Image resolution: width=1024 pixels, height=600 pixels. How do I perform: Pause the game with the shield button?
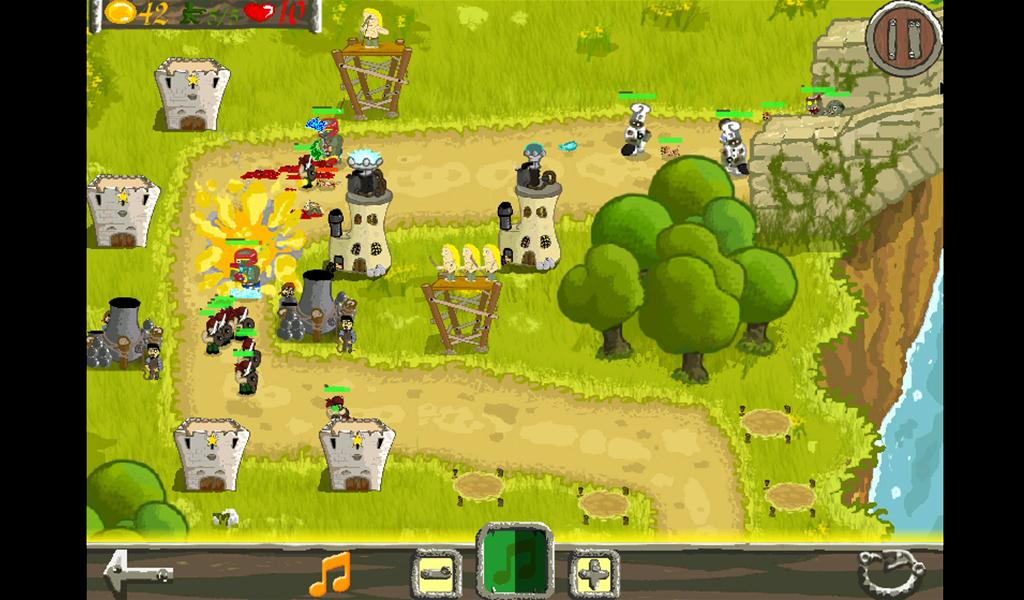[904, 40]
